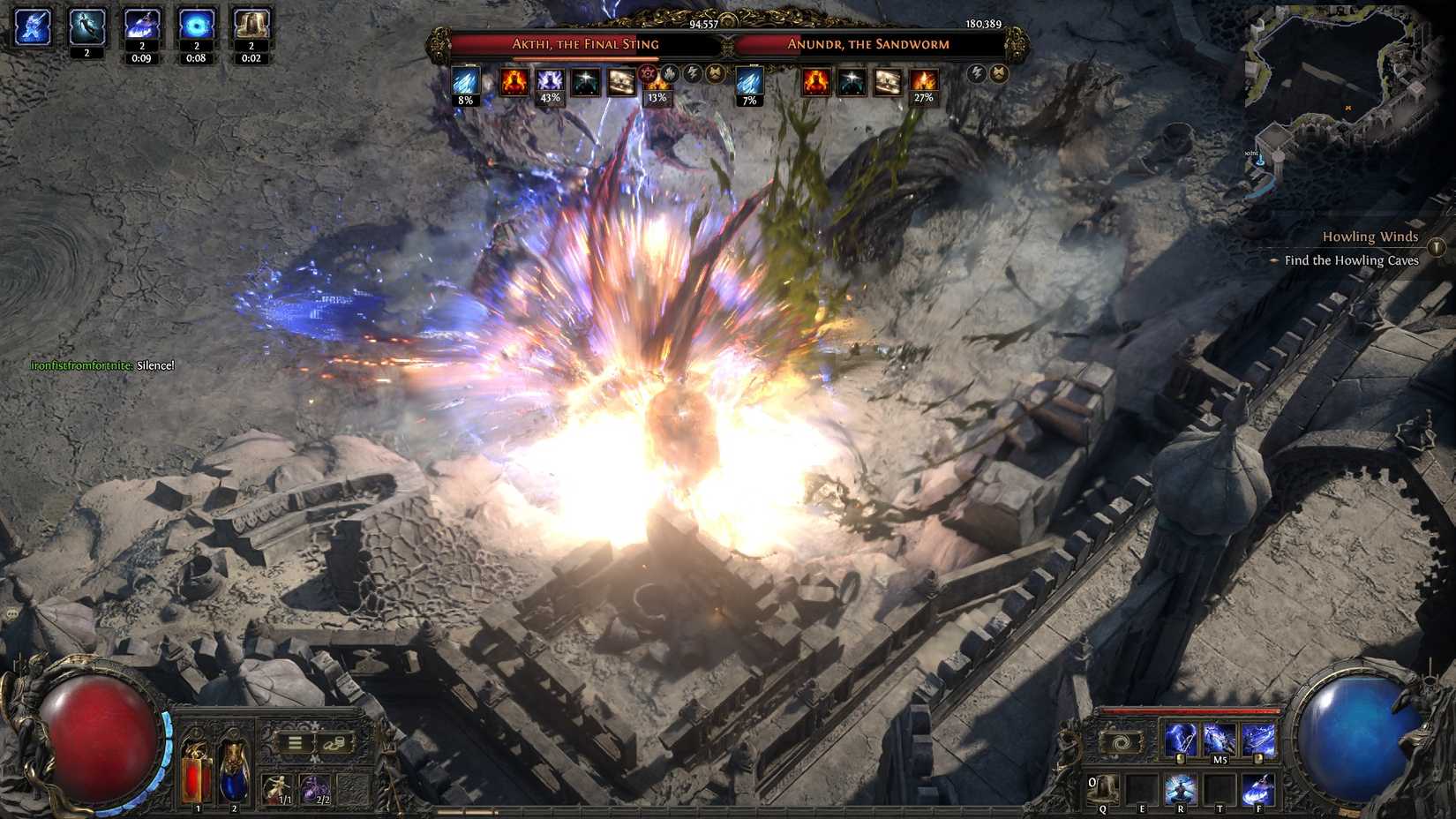
Task: Click the lightning buff icon beside Akthi's debuffs
Action: 692,72
